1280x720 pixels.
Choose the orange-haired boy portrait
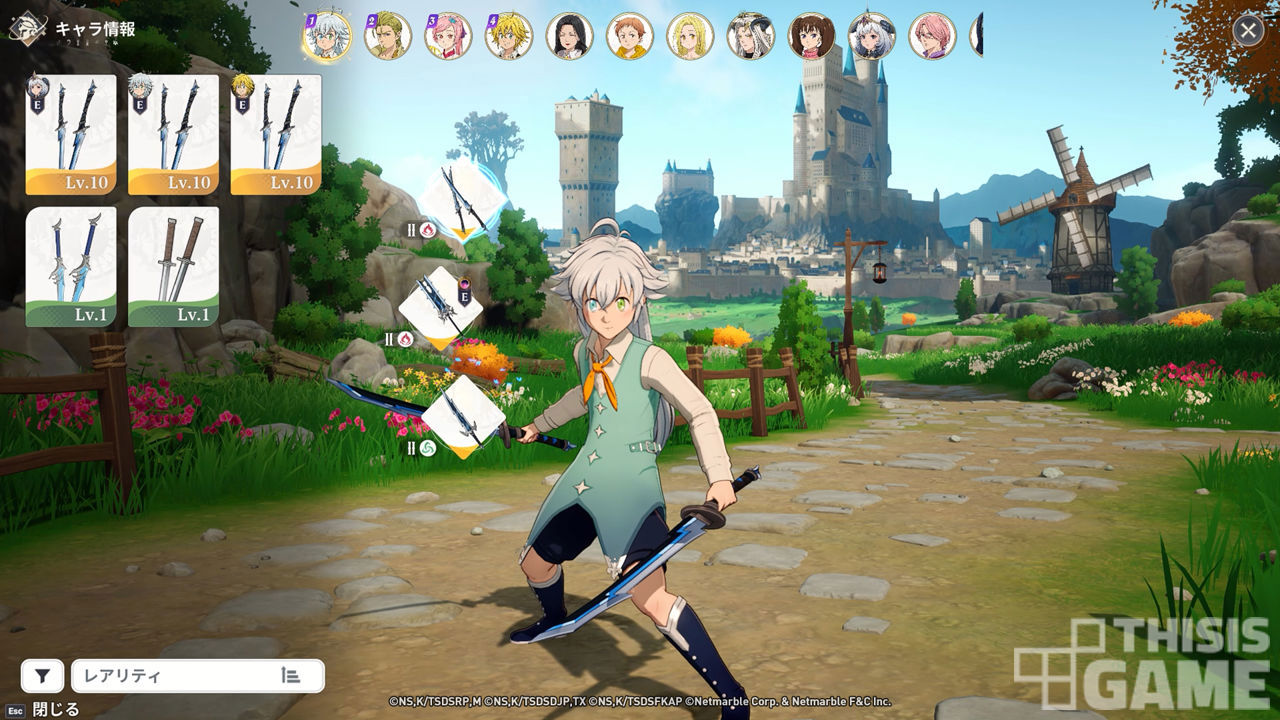point(630,36)
